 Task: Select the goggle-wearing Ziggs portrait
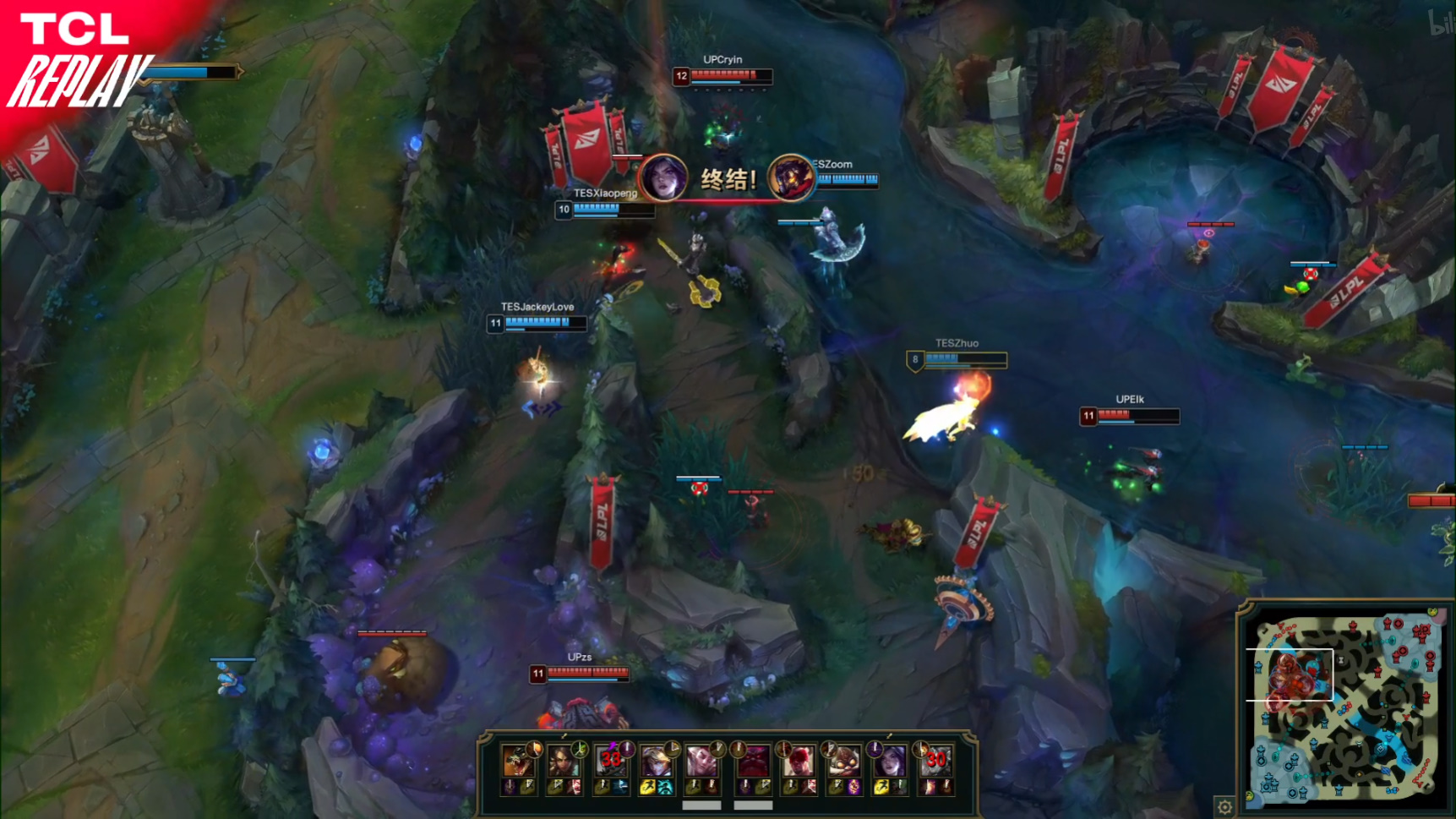843,762
